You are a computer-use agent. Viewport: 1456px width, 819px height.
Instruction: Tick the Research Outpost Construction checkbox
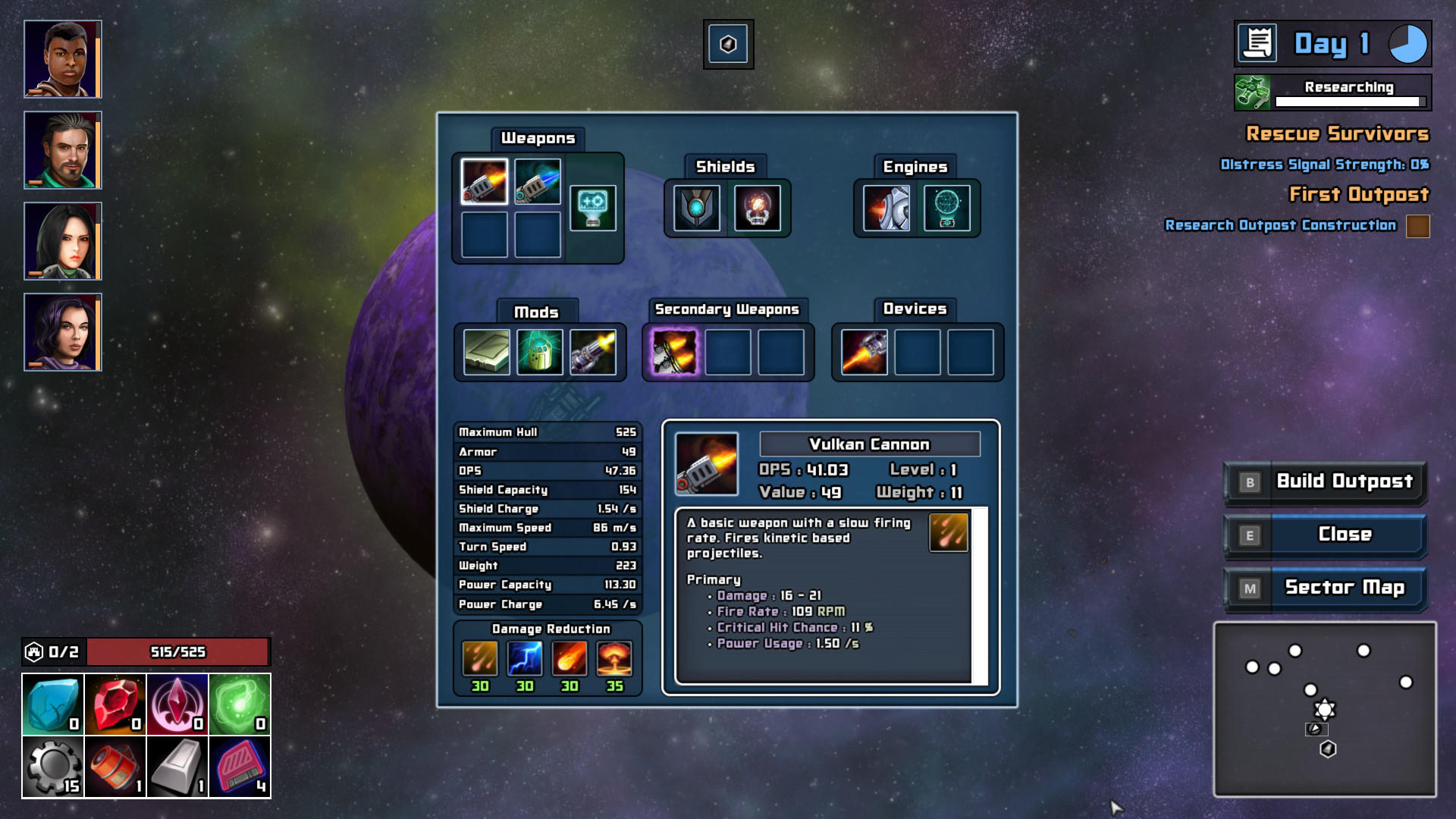[x=1417, y=225]
